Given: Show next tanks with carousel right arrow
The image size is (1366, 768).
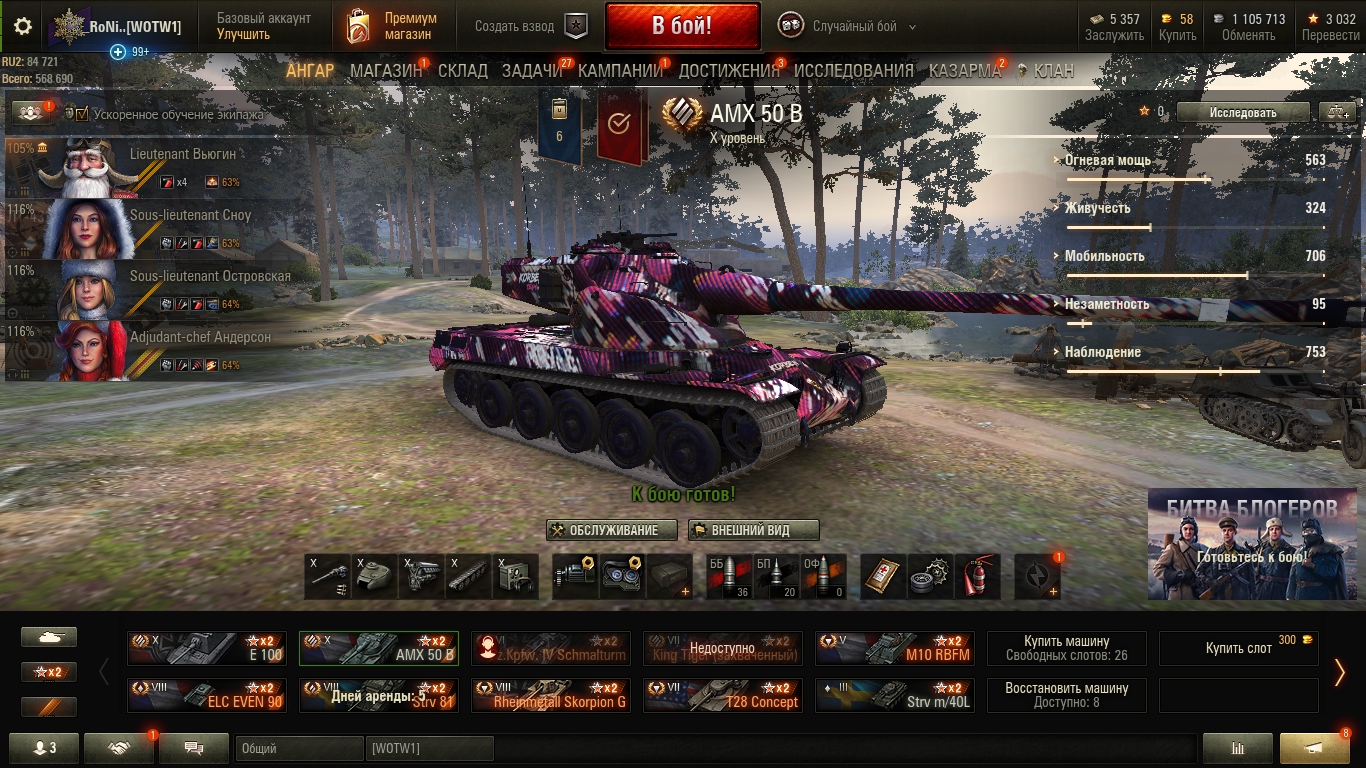Looking at the screenshot, I should pos(1340,672).
